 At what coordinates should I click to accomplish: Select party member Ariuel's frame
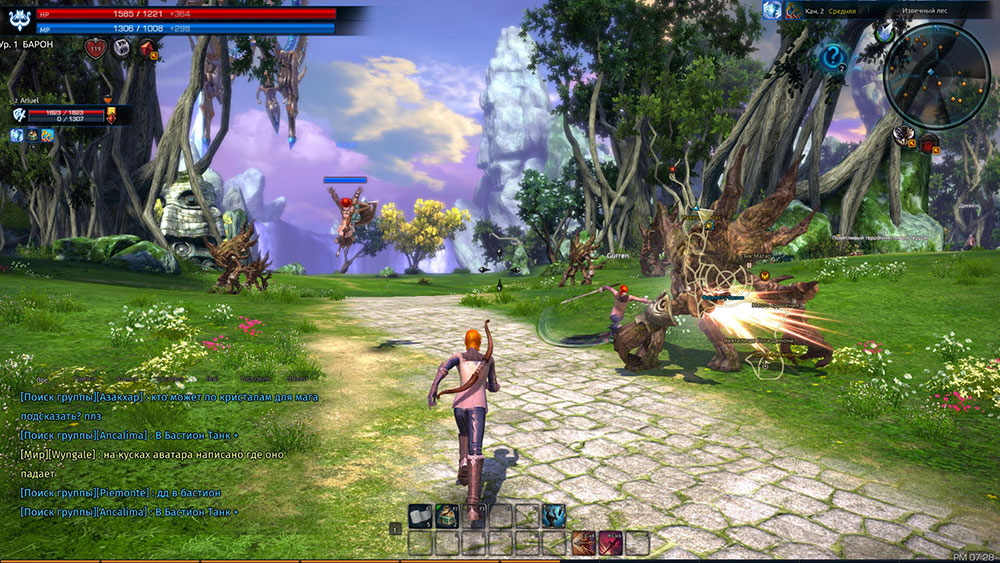pyautogui.click(x=60, y=115)
